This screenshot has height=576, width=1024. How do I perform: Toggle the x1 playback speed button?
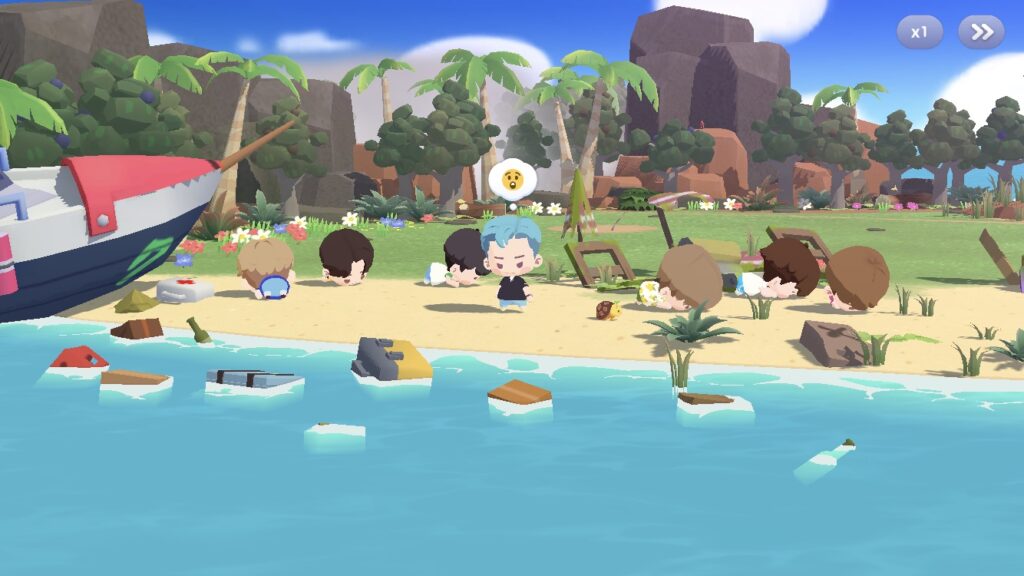click(x=919, y=32)
